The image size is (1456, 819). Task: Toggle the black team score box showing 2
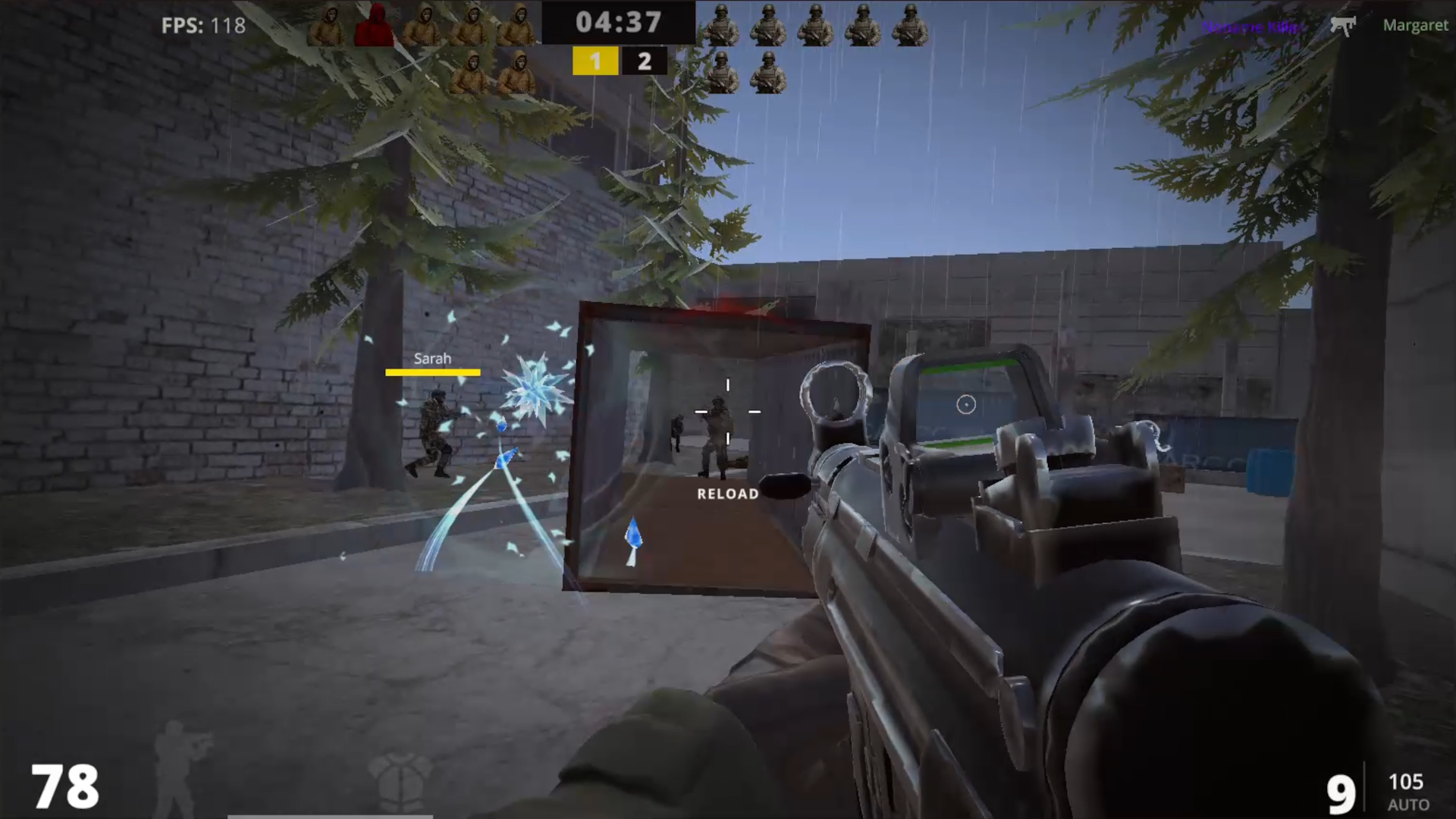tap(644, 61)
